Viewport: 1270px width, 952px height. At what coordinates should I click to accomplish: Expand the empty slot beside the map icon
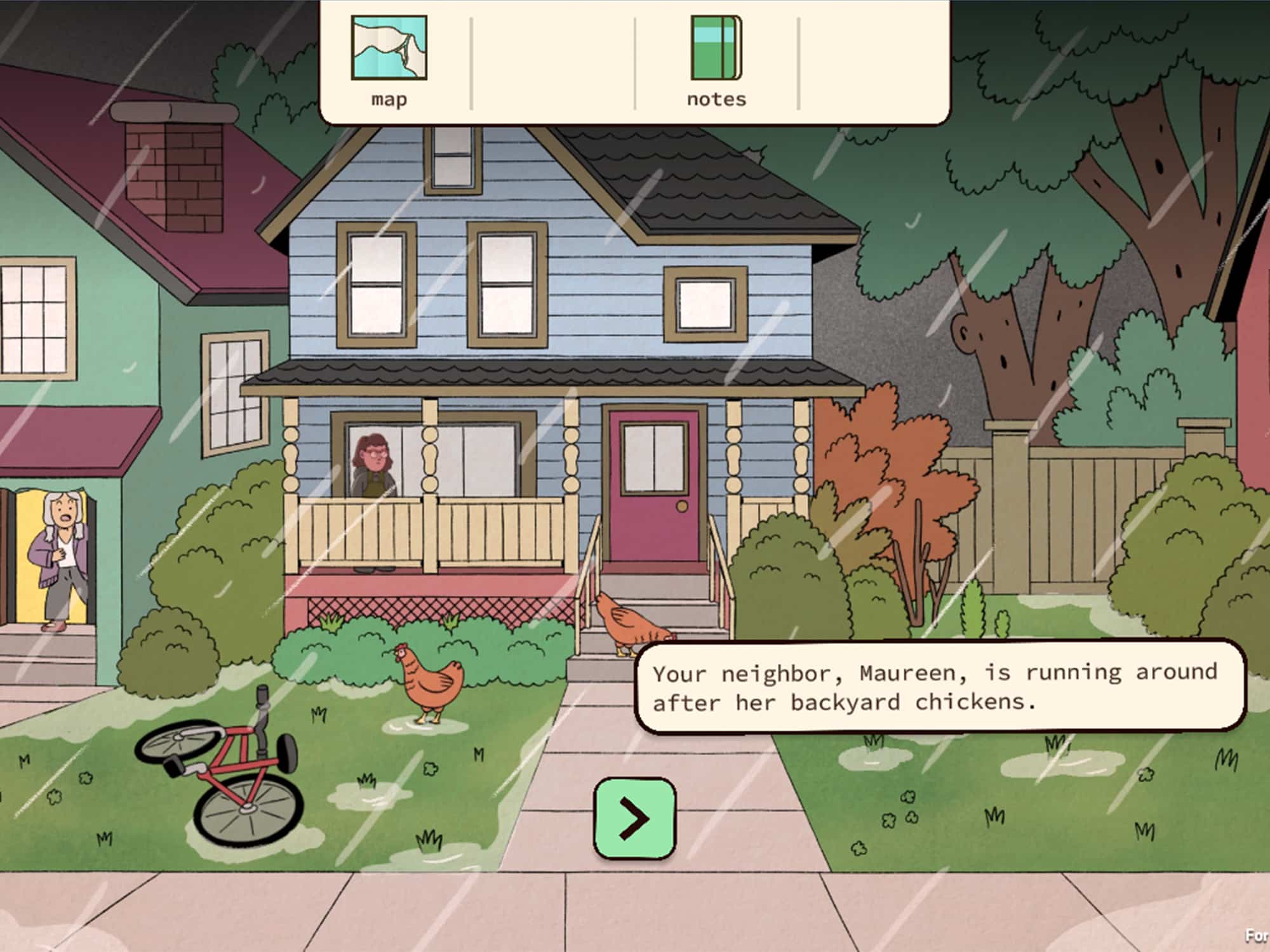coord(552,57)
